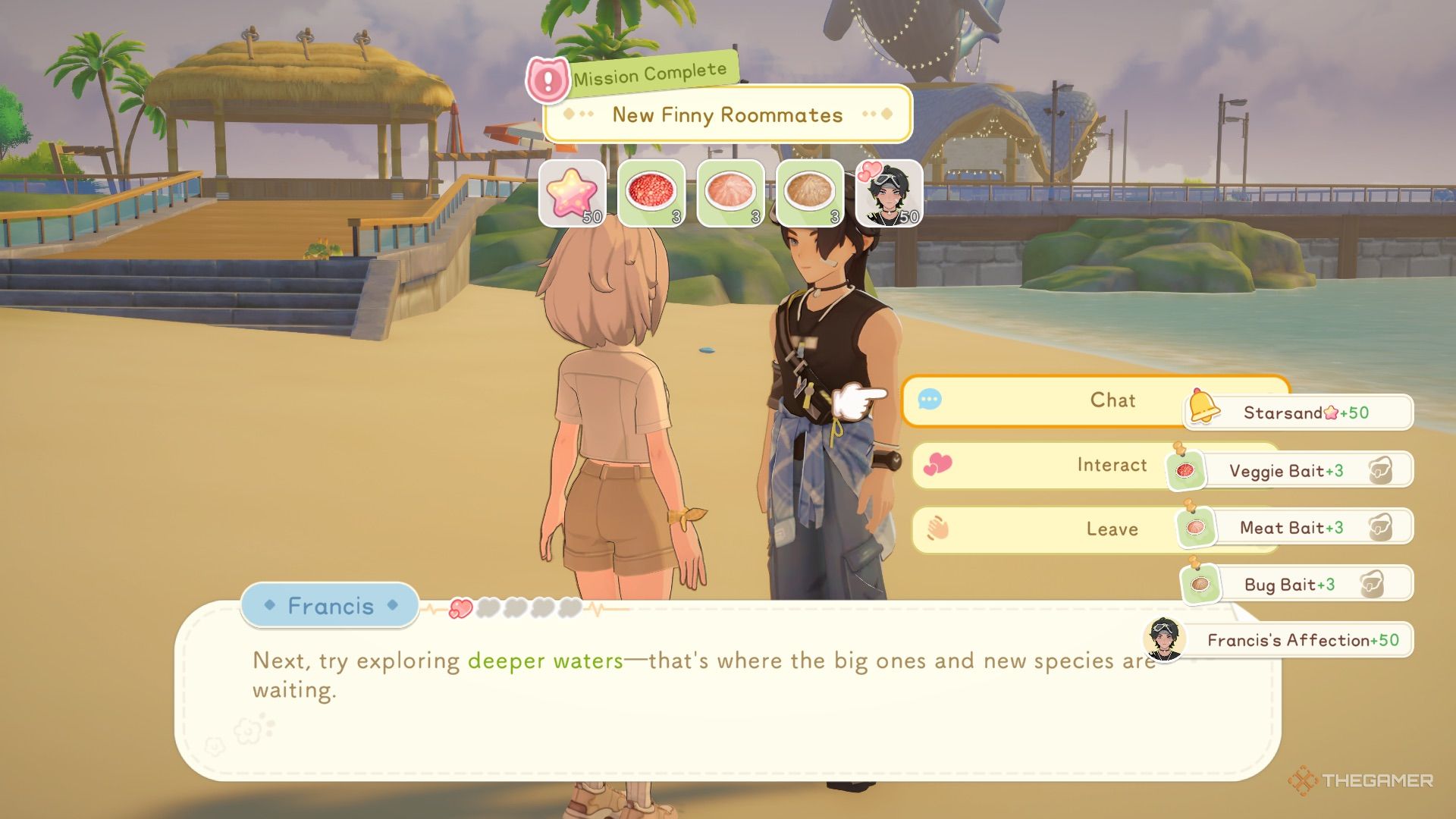The image size is (1456, 819).
Task: Click Francis's affection reward portrait
Action: pyautogui.click(x=889, y=193)
